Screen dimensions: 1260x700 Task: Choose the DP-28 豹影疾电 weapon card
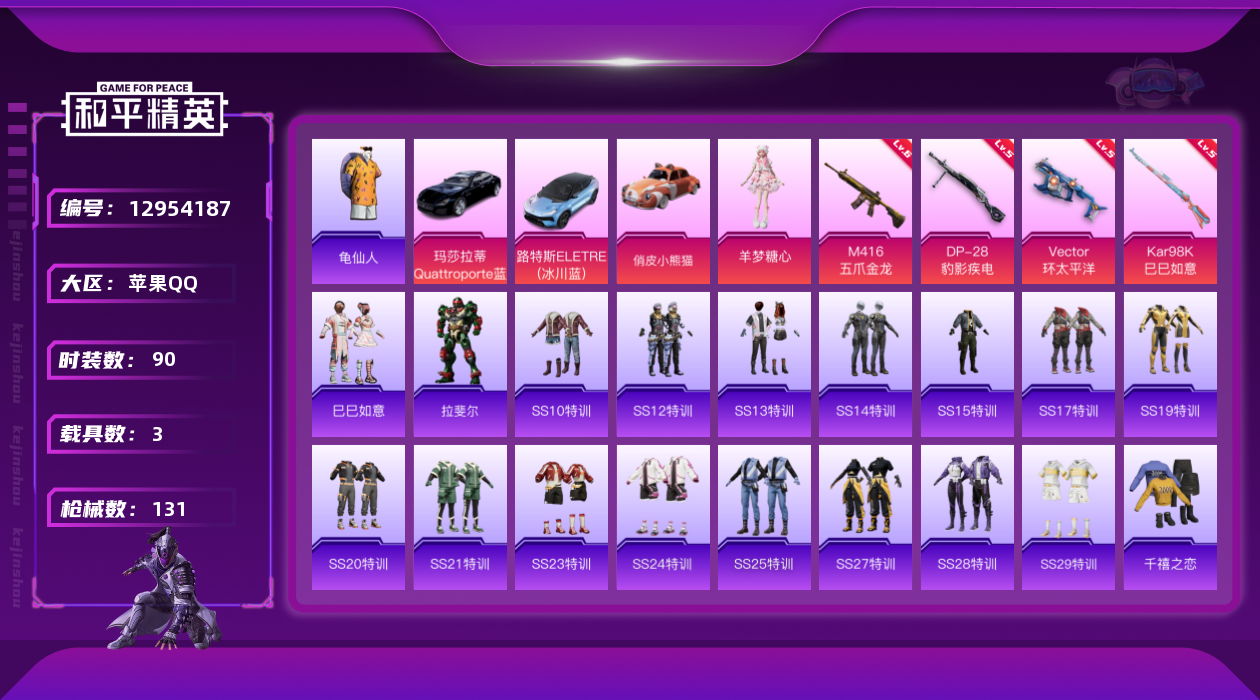click(x=967, y=211)
